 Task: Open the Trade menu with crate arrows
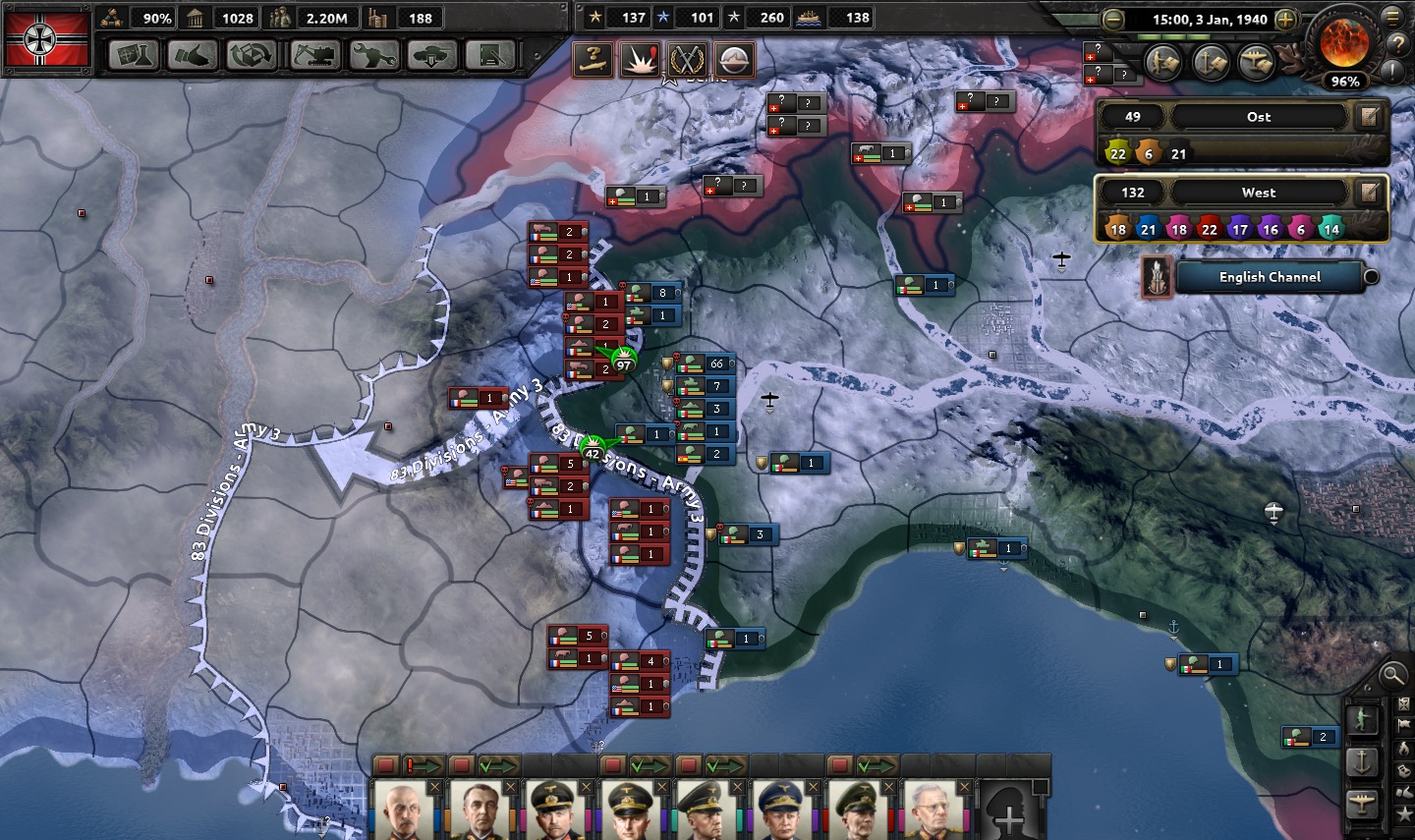coord(252,55)
